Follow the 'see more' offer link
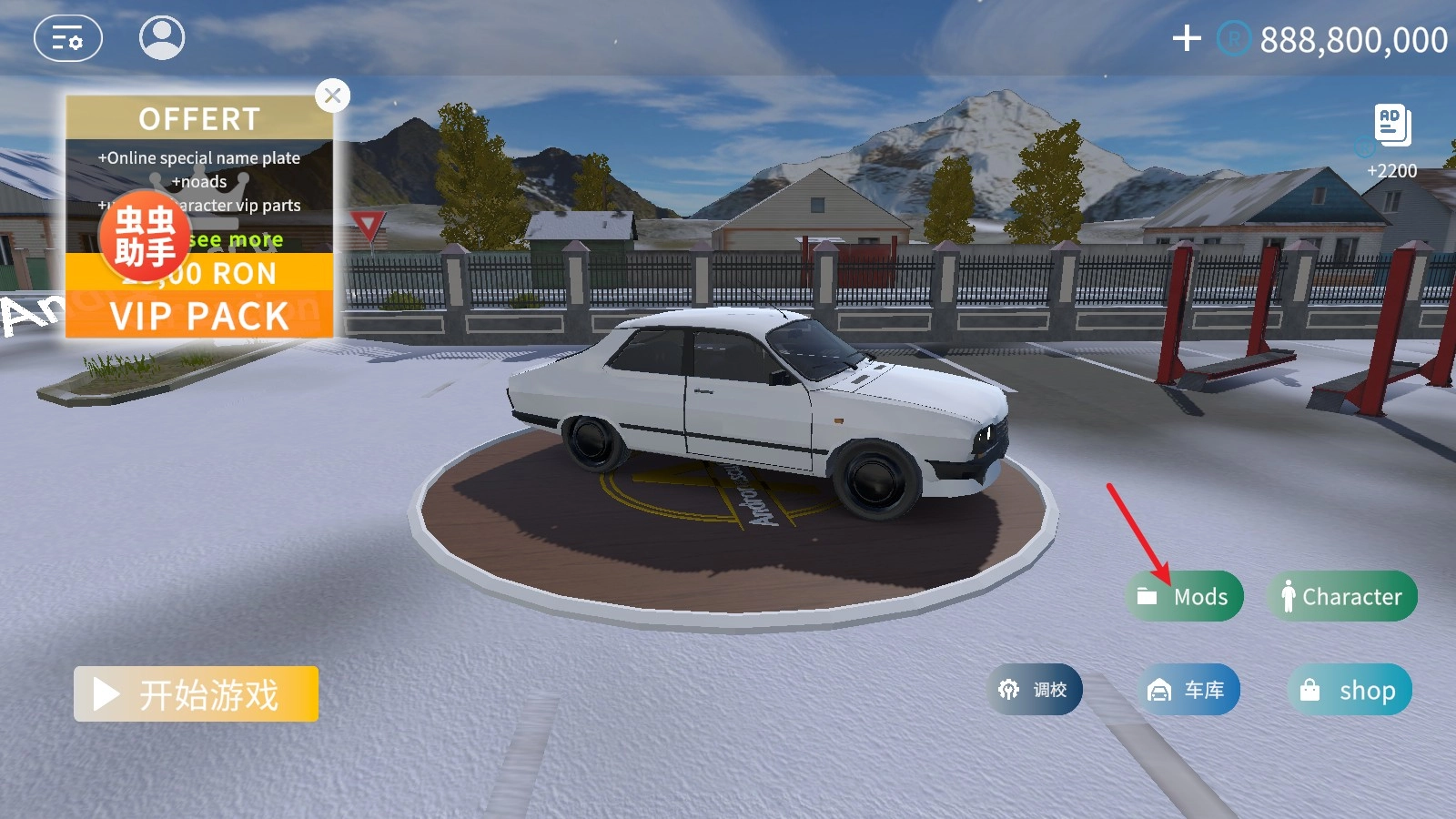Viewport: 1456px width, 819px height. (x=238, y=239)
